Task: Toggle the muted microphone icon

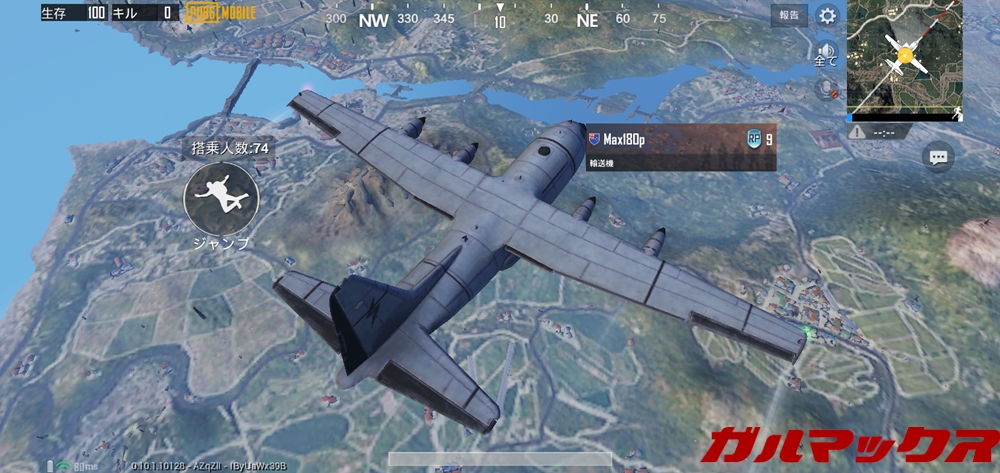Action: [x=826, y=88]
